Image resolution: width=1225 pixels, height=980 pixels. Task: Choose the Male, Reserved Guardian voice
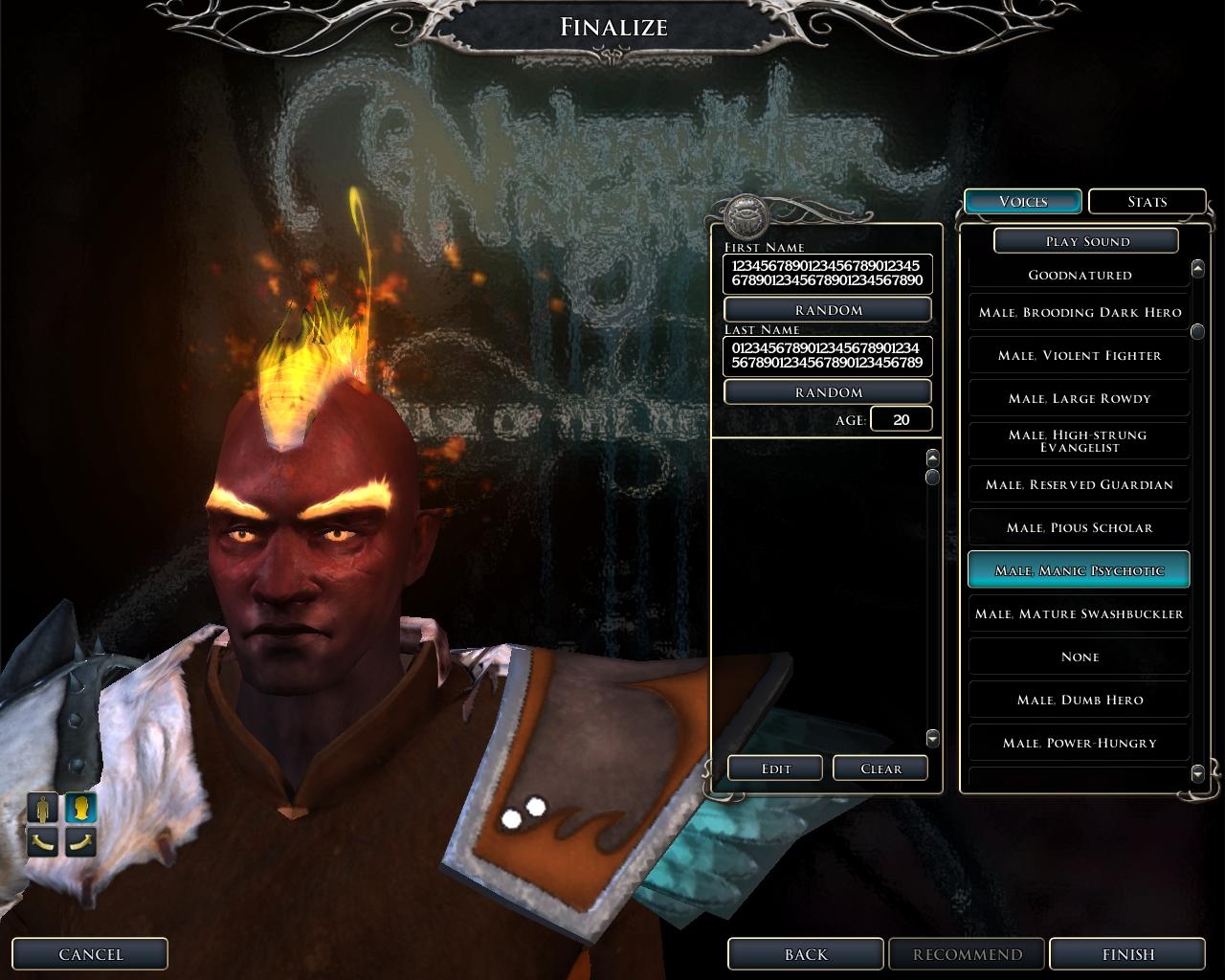coord(1079,485)
